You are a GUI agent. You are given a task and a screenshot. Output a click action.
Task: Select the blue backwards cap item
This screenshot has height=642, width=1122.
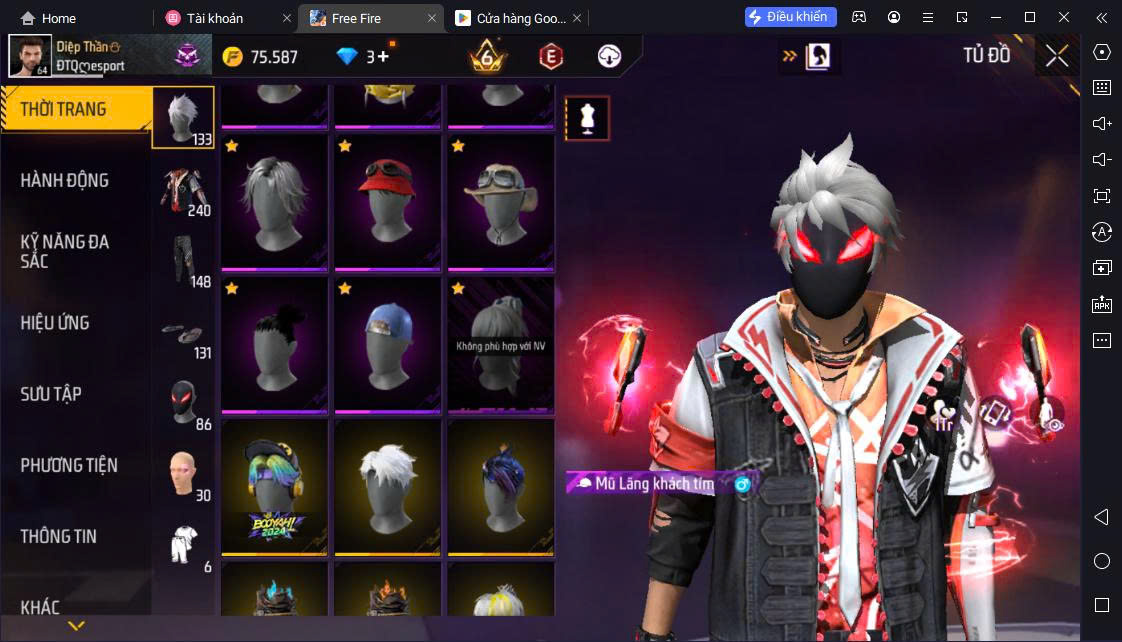coord(387,343)
